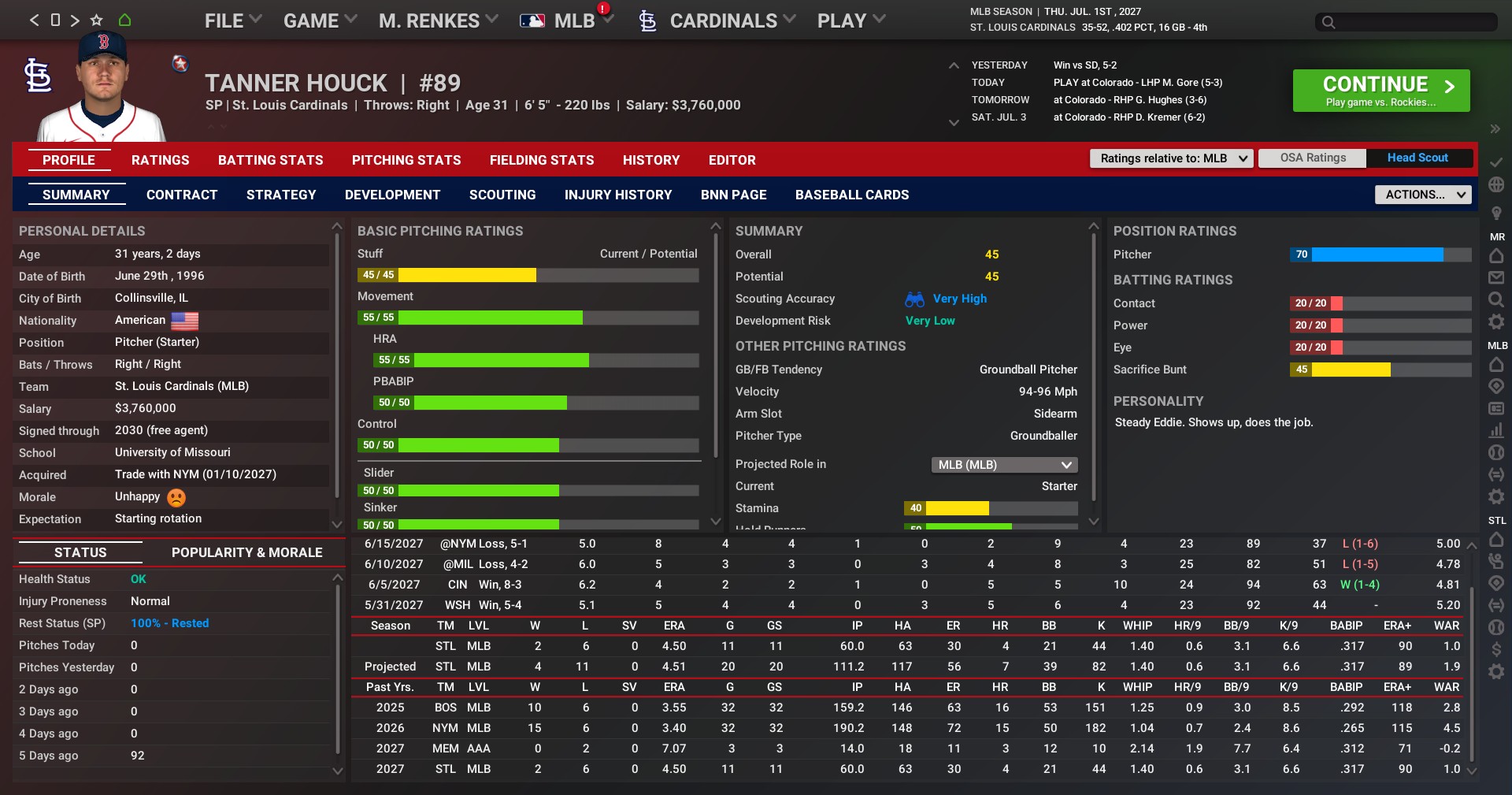Switch to the PITCHING STATS tab
Viewport: 1512px width, 795px height.
[406, 160]
